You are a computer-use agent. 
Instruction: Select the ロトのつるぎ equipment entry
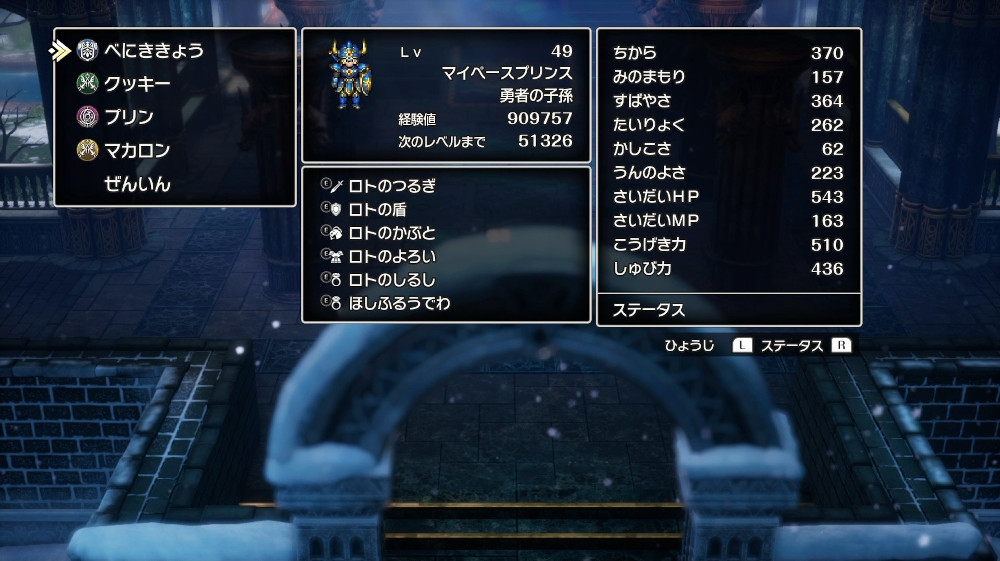(392, 186)
